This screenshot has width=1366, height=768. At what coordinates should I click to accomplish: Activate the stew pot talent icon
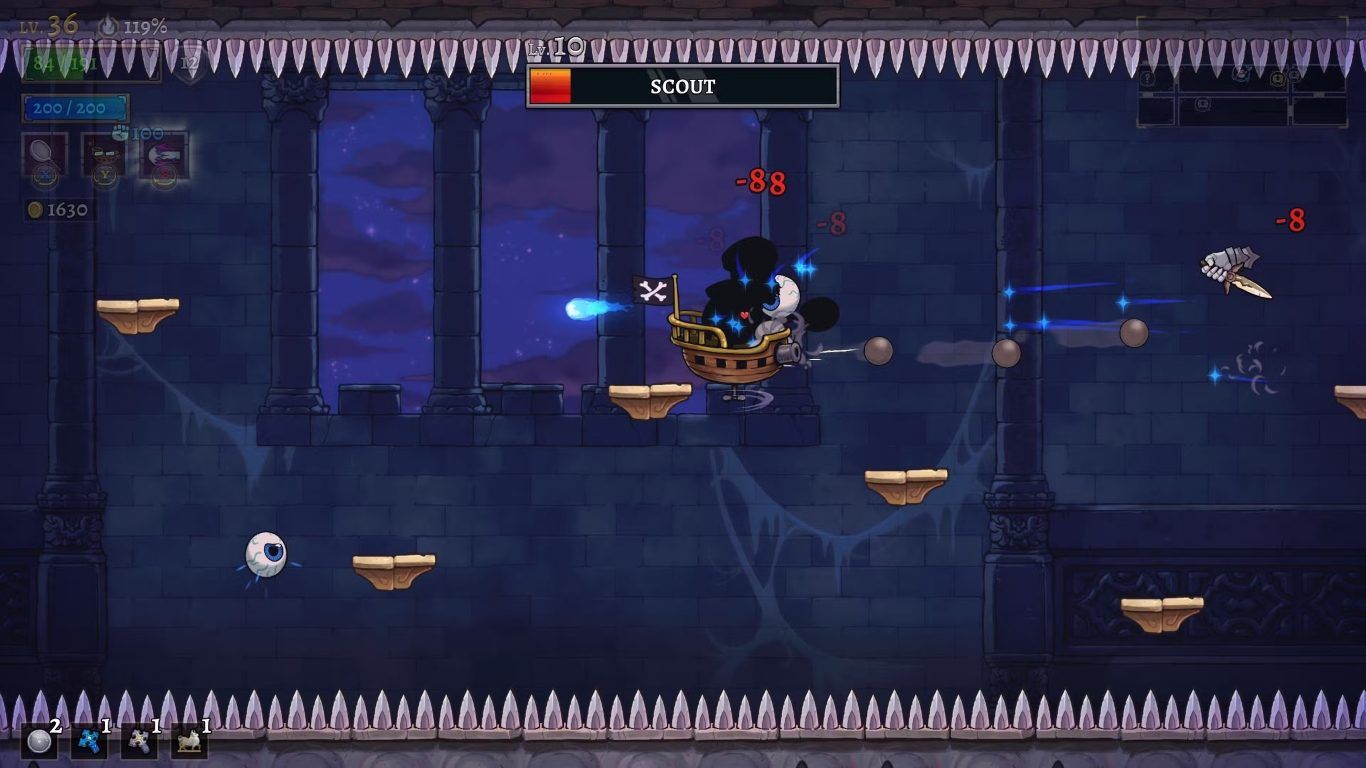pyautogui.click(x=103, y=154)
